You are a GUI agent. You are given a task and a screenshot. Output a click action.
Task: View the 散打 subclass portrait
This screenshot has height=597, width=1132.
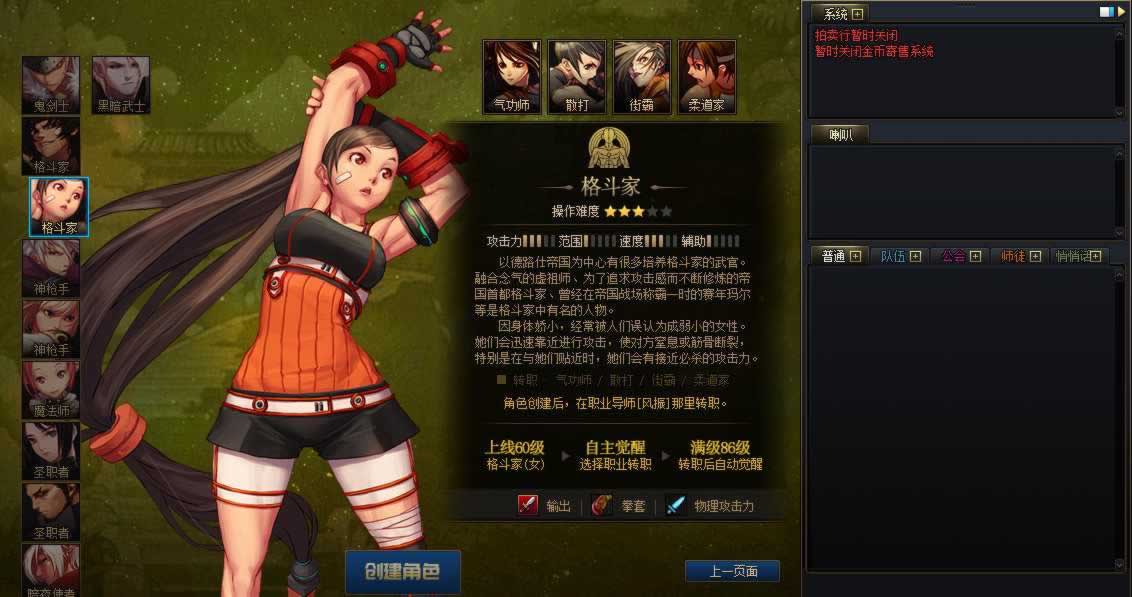coord(577,77)
